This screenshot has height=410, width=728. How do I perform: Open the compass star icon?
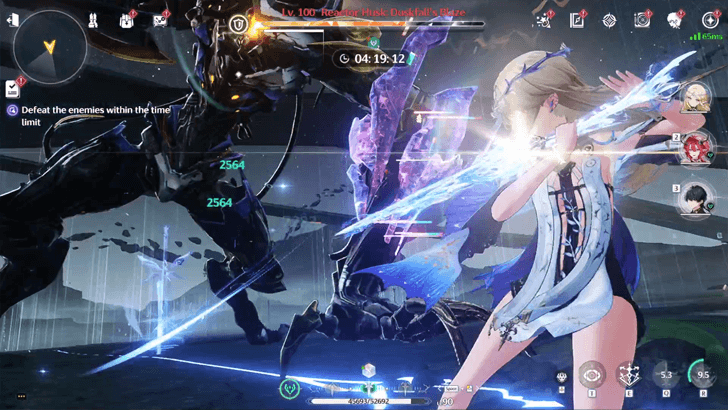609,19
